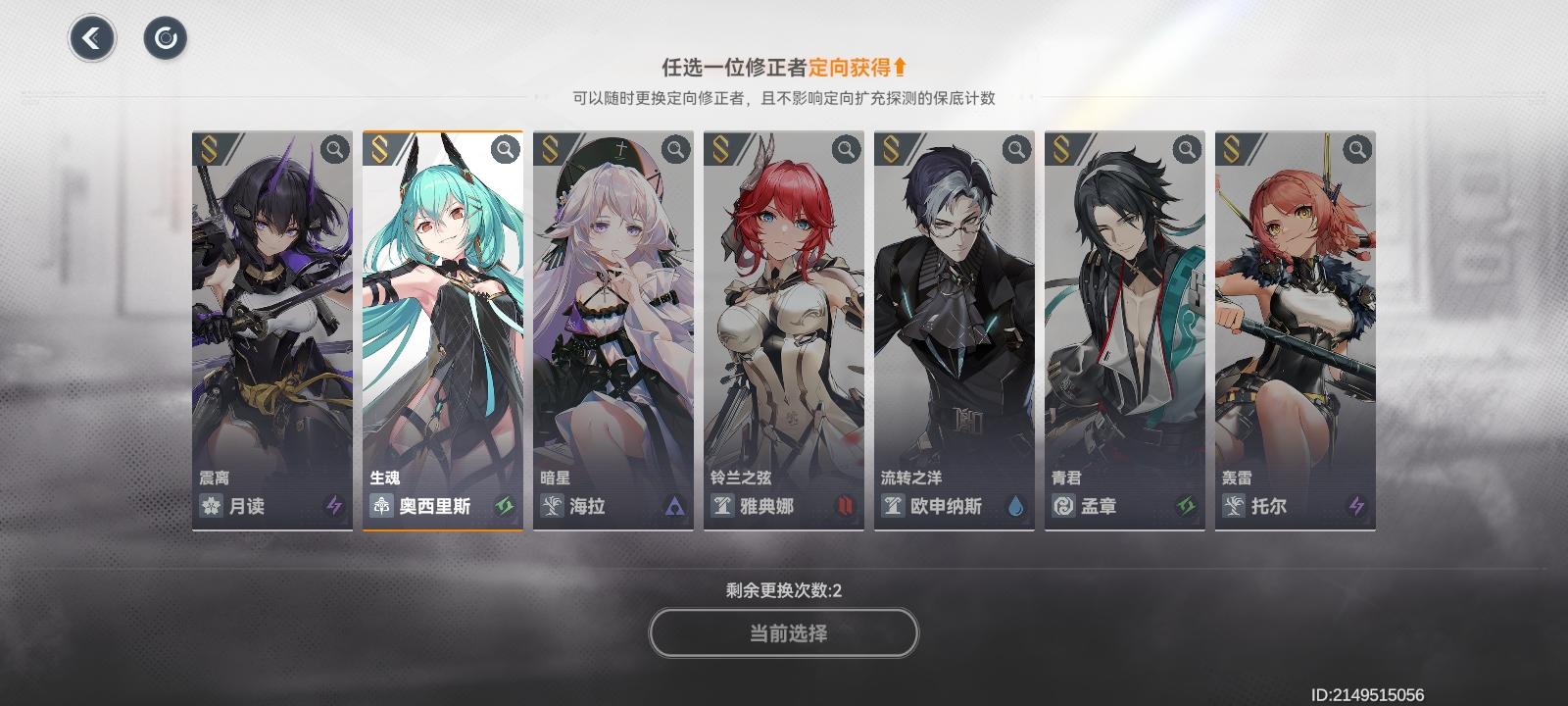The width and height of the screenshot is (1568, 706).
Task: Open the magnifier preview on 月读's card
Action: coord(333,149)
